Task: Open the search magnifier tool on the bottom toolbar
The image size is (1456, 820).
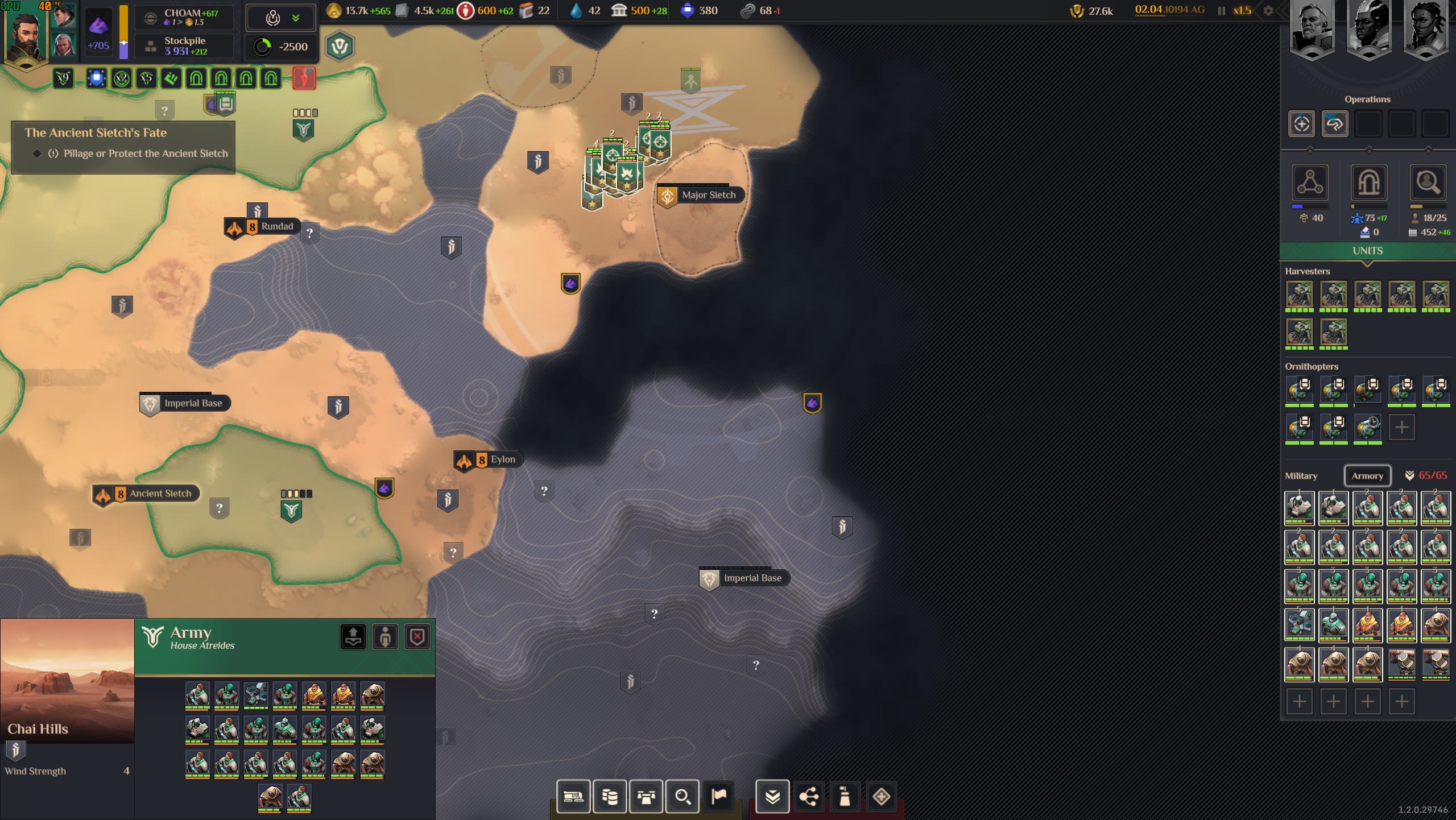Action: pos(682,796)
